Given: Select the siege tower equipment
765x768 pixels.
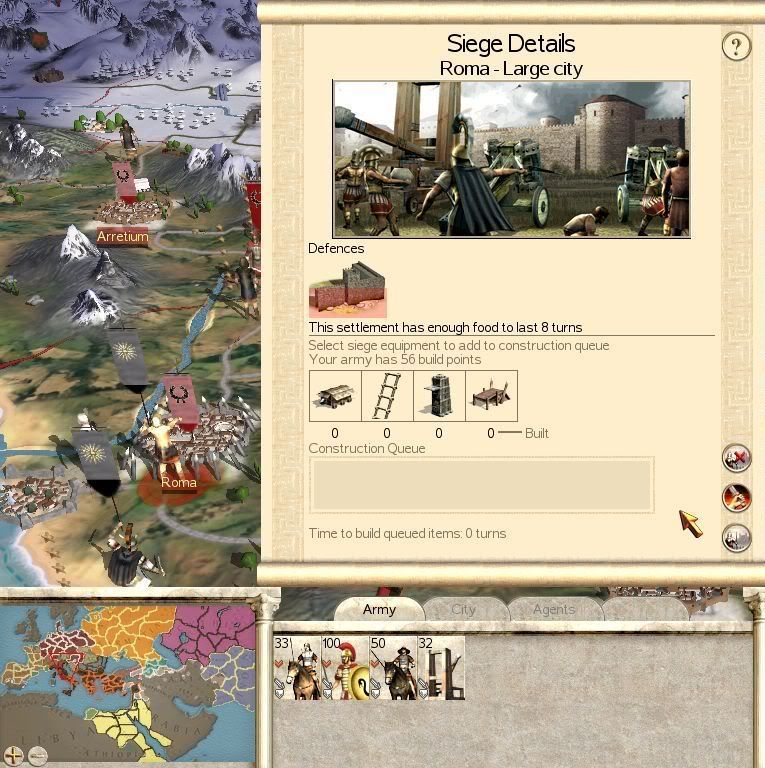Looking at the screenshot, I should click(x=439, y=396).
